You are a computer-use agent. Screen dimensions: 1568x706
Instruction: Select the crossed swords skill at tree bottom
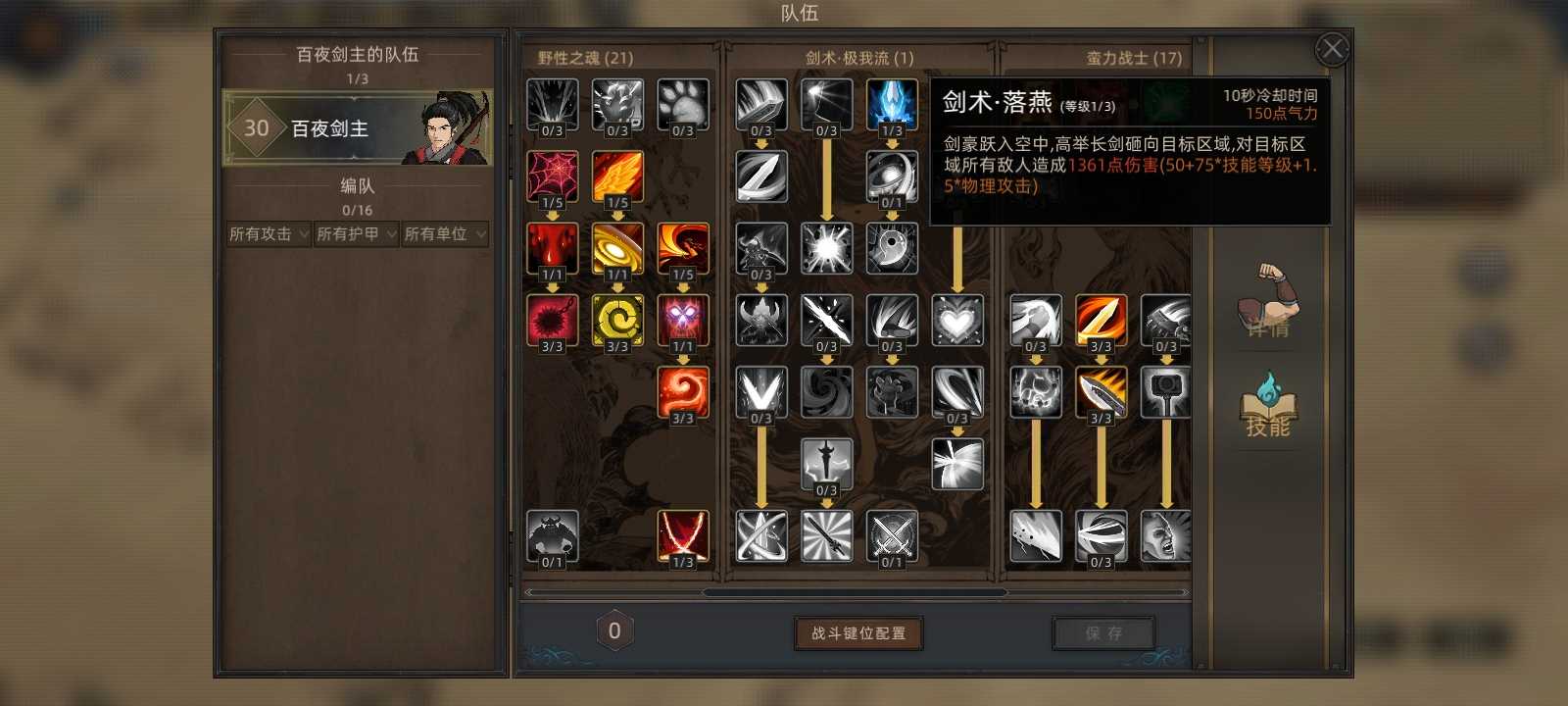click(892, 535)
